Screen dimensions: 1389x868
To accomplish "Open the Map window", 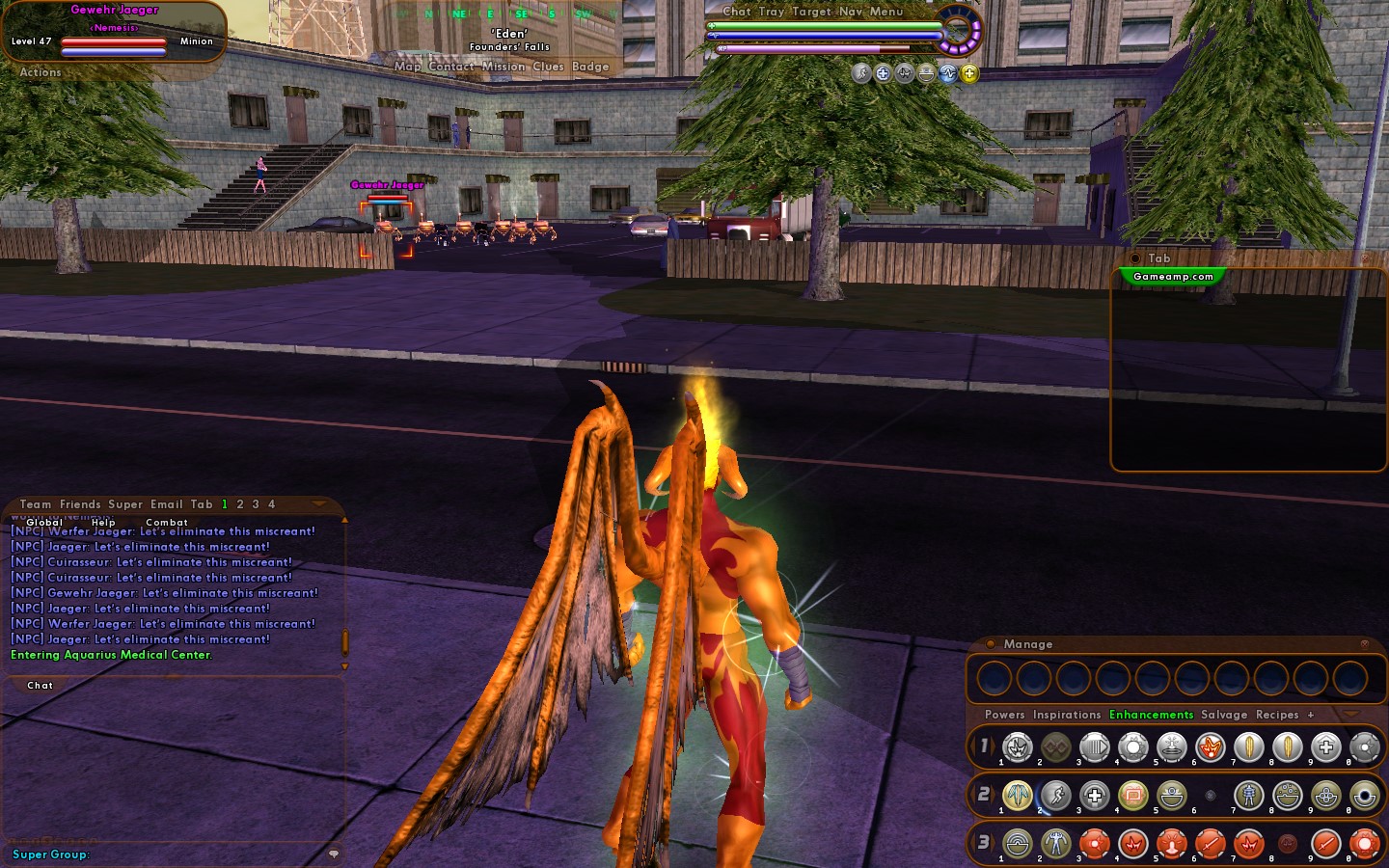I will click(407, 67).
